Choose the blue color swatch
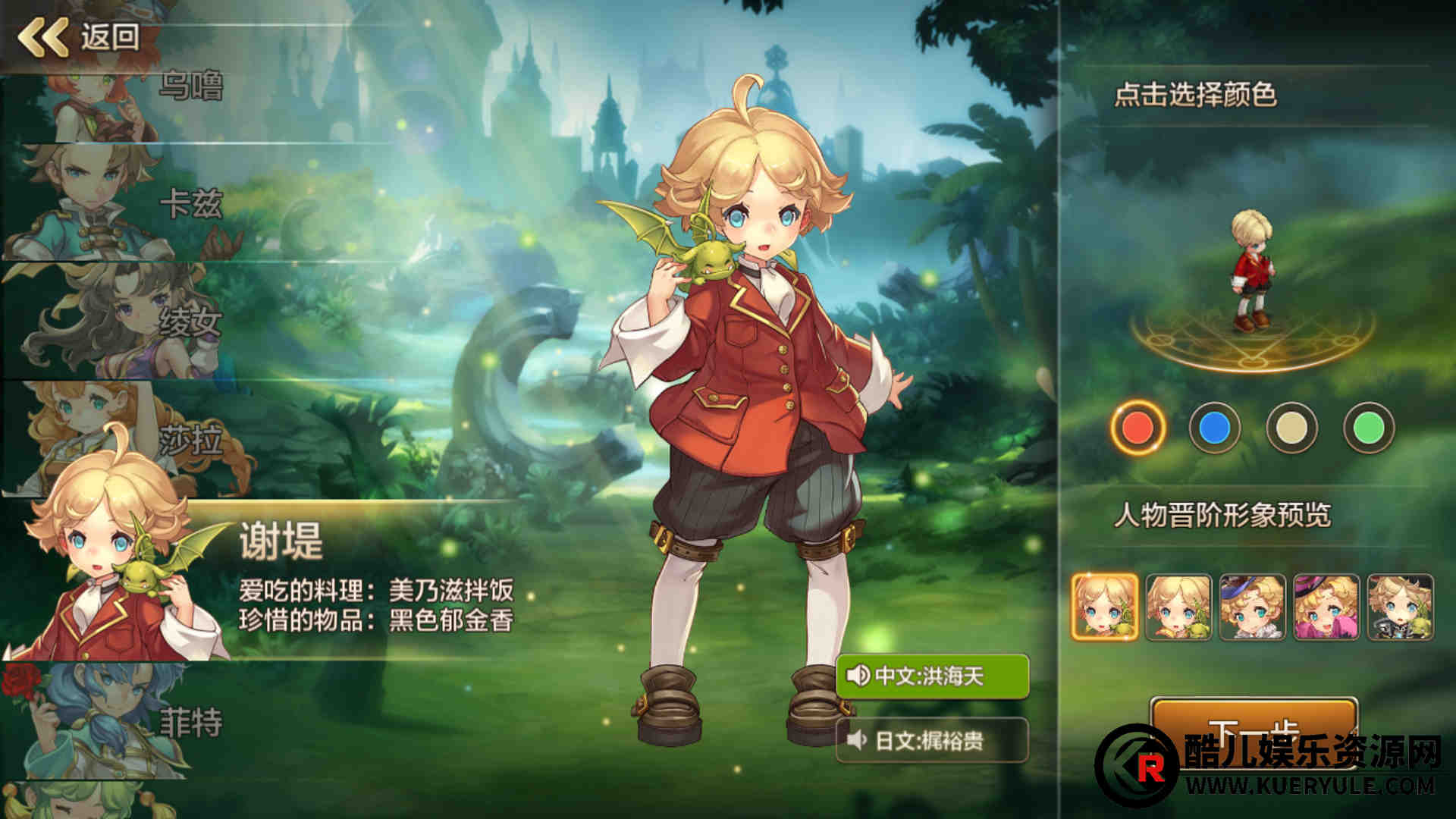This screenshot has width=1456, height=819. click(x=1215, y=428)
